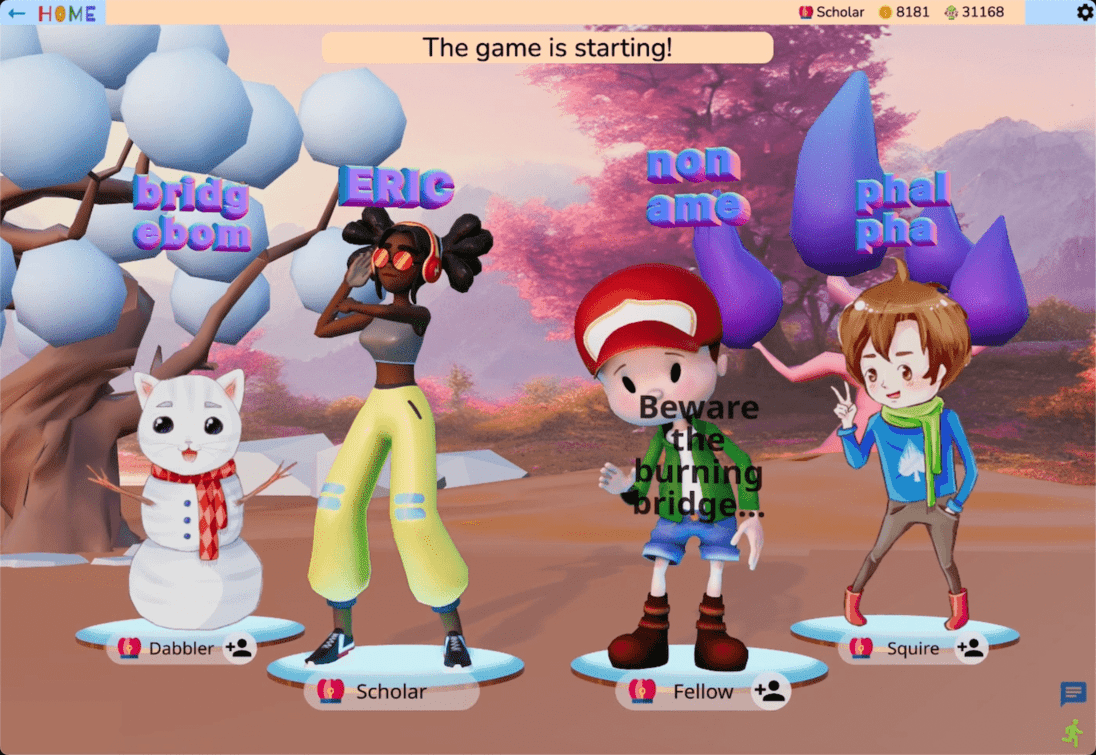Click the Scholar rank badge in top bar
Screen dimensions: 1096x755
[x=831, y=12]
